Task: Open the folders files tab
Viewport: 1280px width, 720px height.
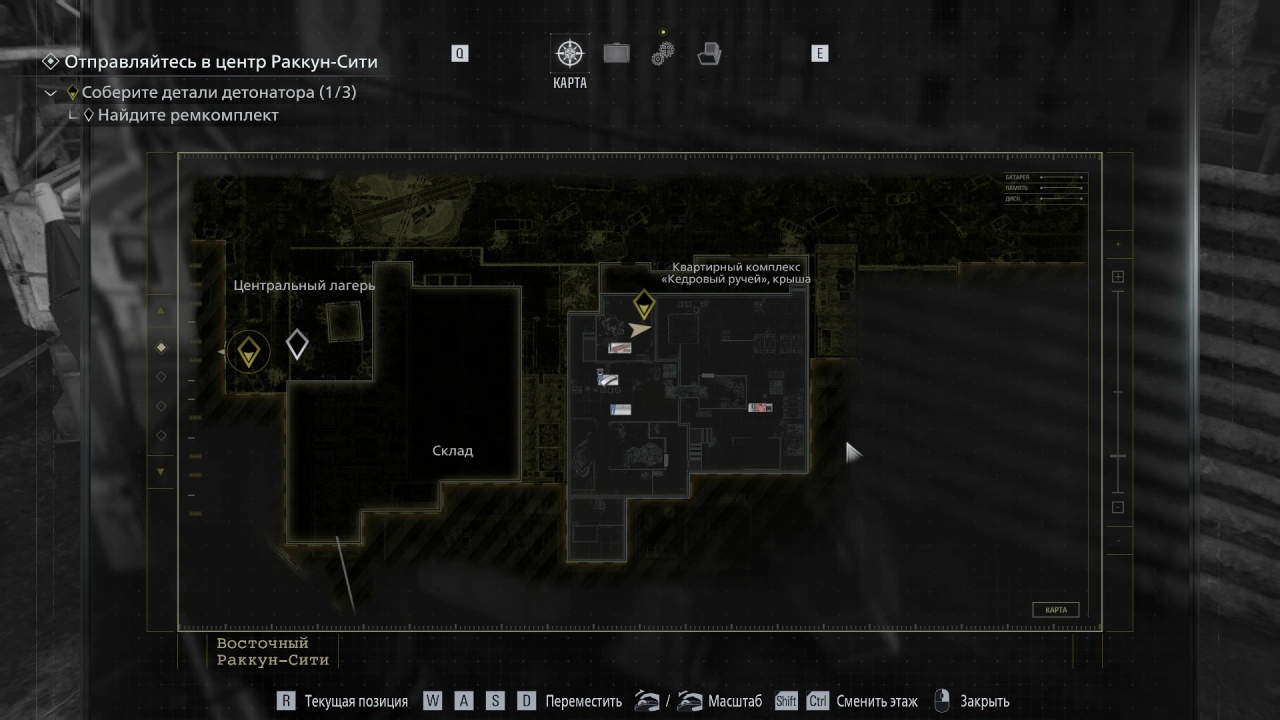Action: [x=710, y=53]
